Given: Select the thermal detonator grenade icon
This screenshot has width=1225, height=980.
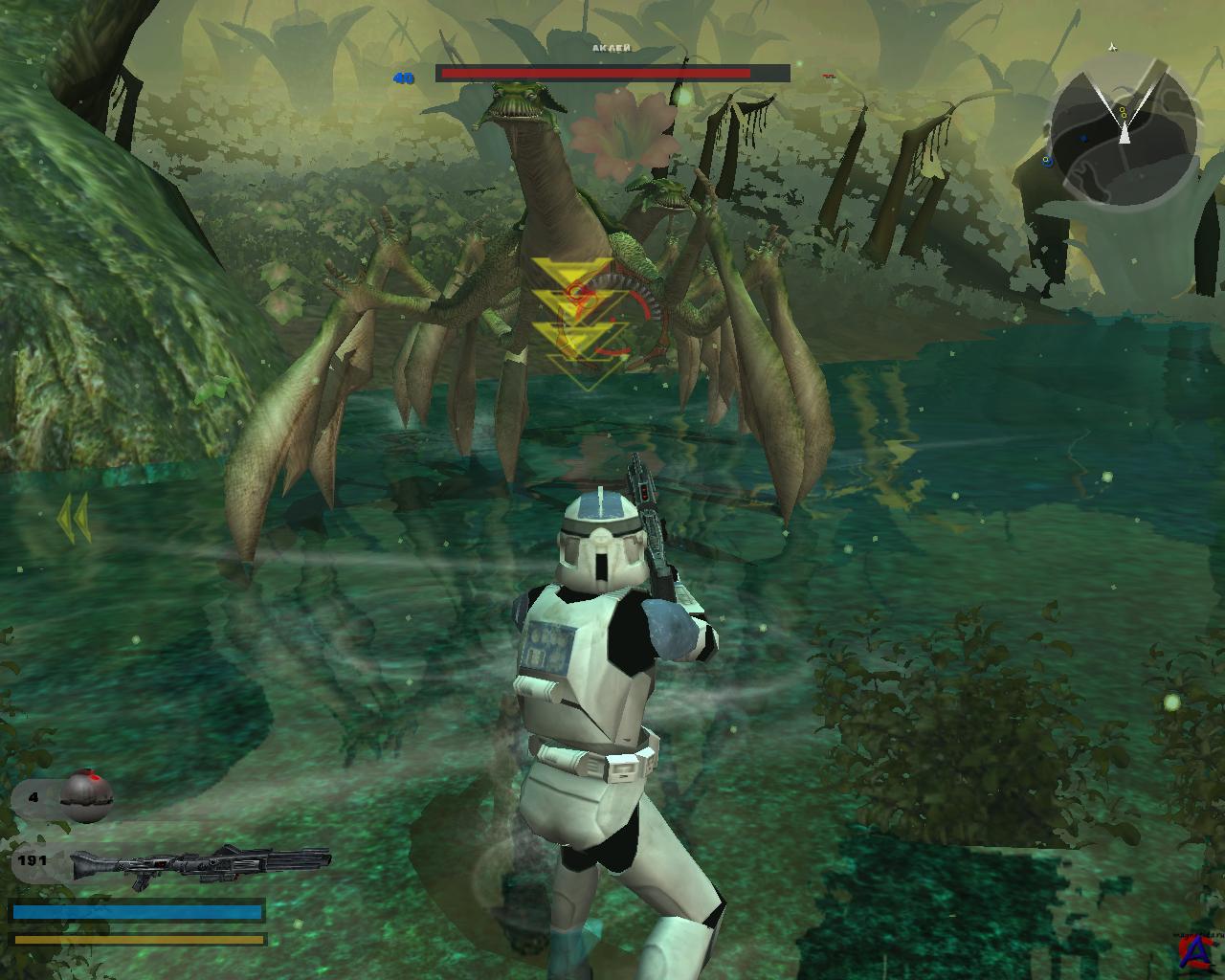Looking at the screenshot, I should point(86,795).
